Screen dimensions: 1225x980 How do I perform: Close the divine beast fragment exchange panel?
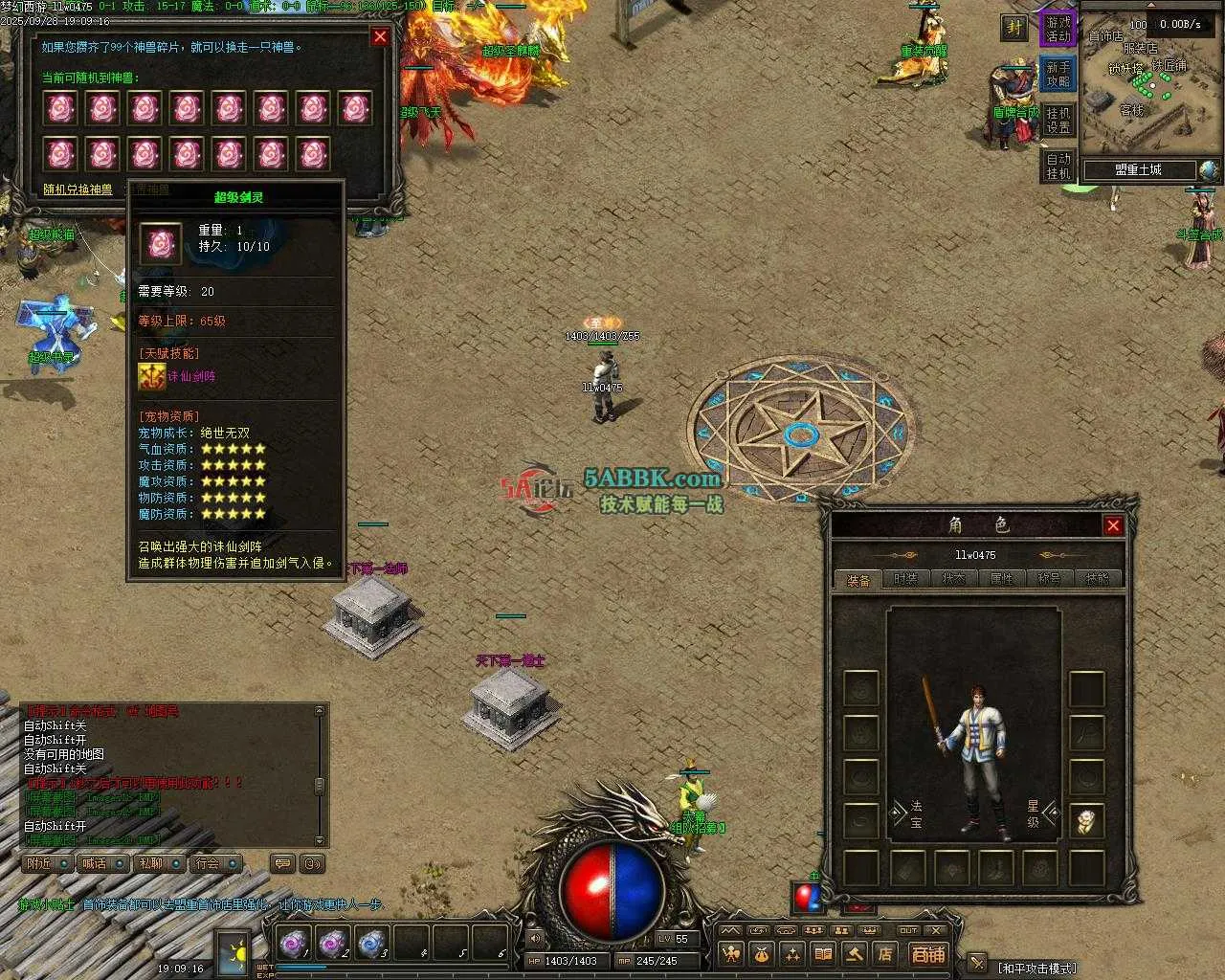(380, 36)
